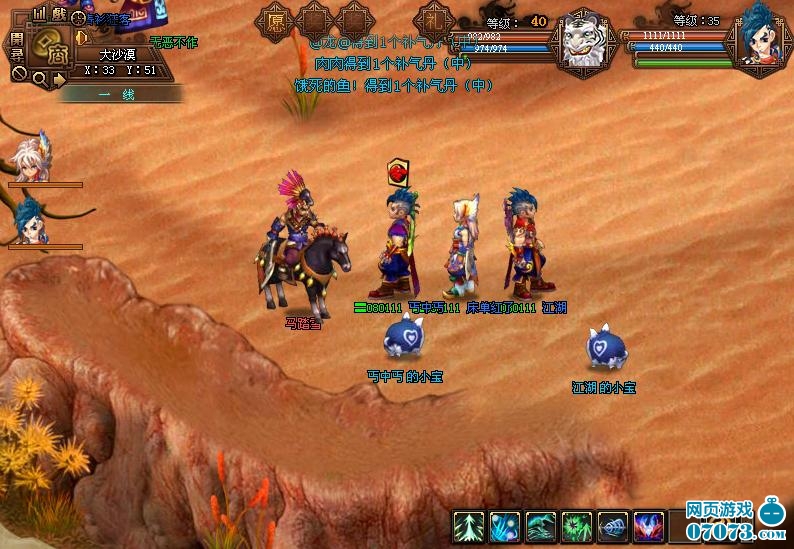Toggle the sound speaker icon

[x=82, y=38]
